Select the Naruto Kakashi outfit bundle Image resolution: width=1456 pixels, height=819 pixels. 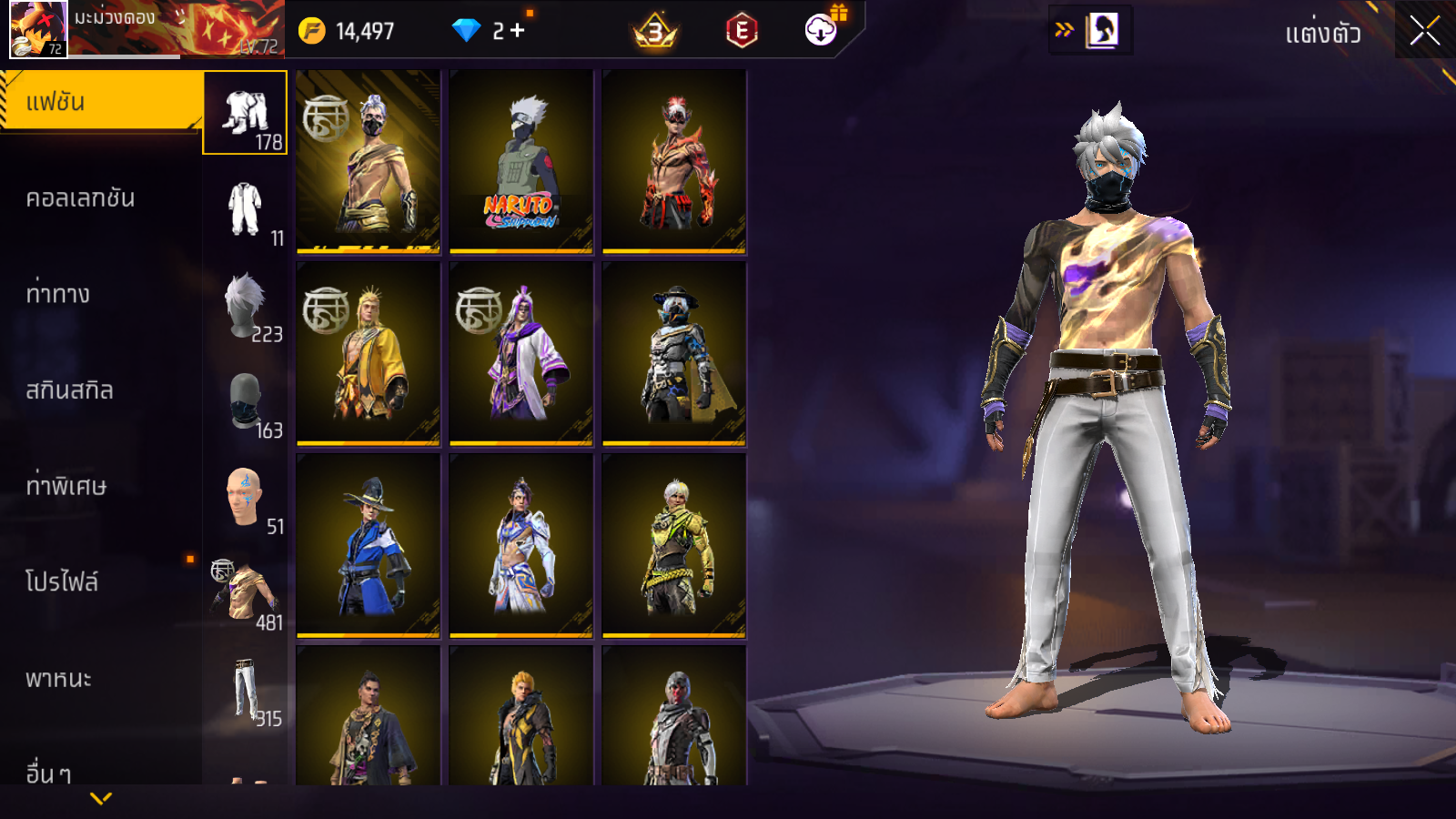(x=521, y=161)
